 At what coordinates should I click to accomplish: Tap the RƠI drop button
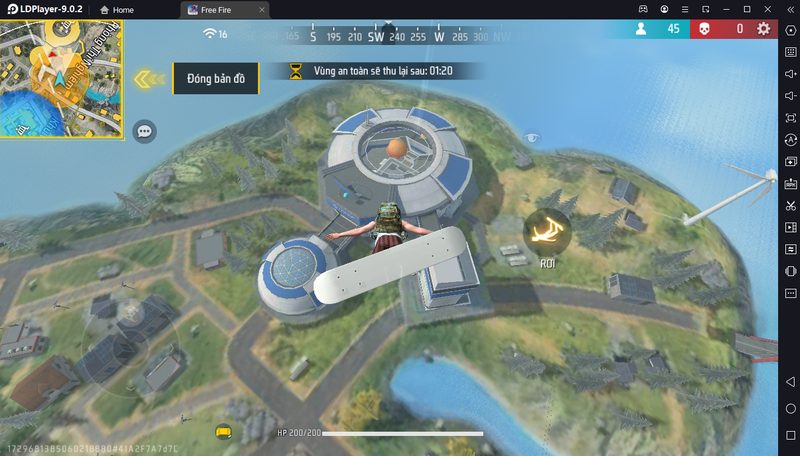point(546,231)
